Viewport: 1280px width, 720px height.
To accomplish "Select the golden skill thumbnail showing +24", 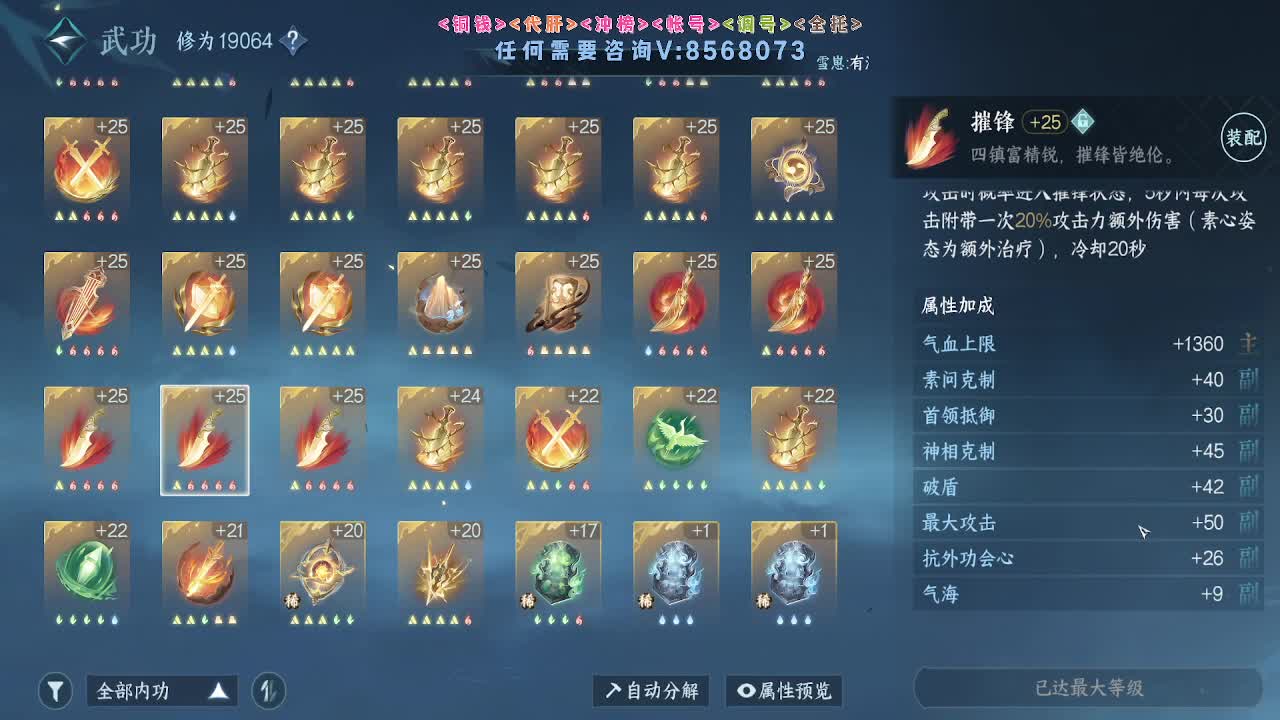I will point(440,437).
